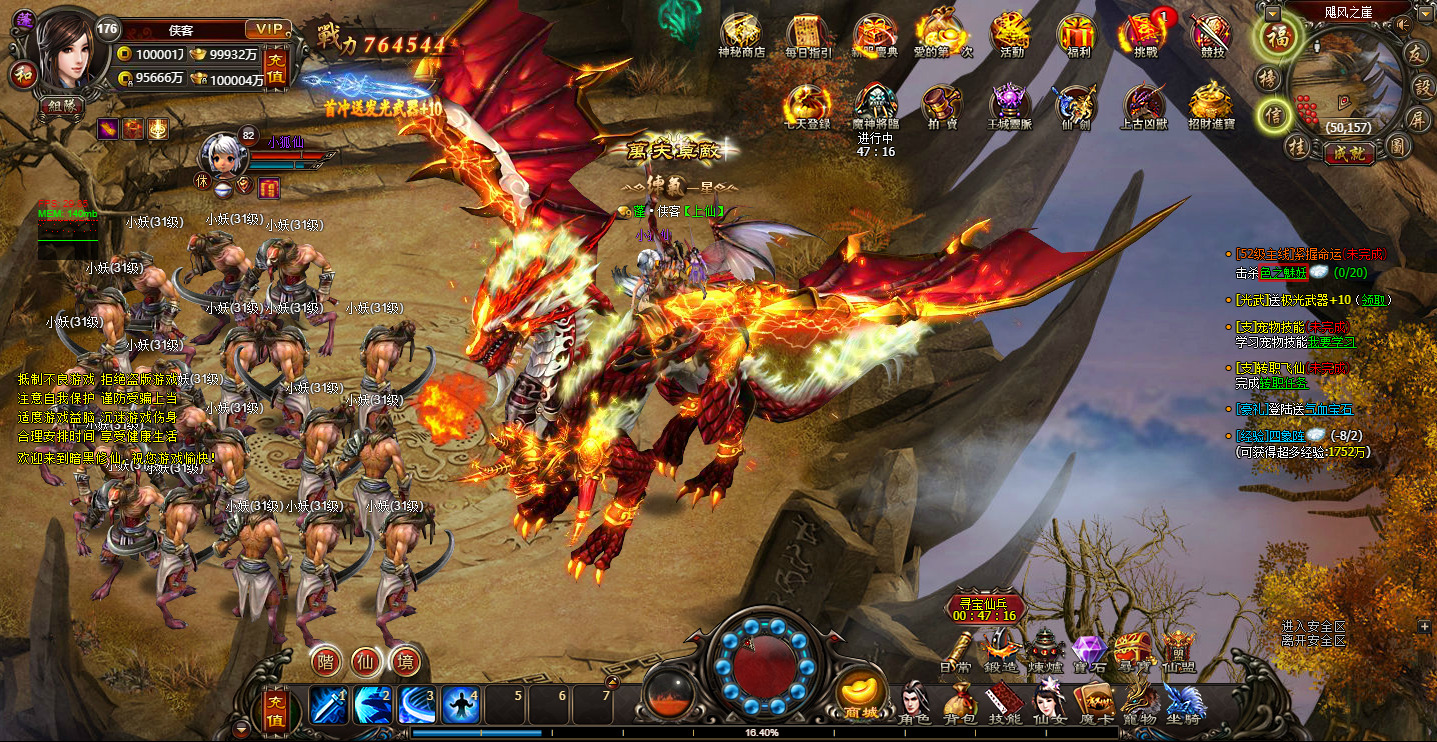Screen dimensions: 1437x742
Task: Click the 成就 achievements button under the minimap
Action: (x=1348, y=153)
